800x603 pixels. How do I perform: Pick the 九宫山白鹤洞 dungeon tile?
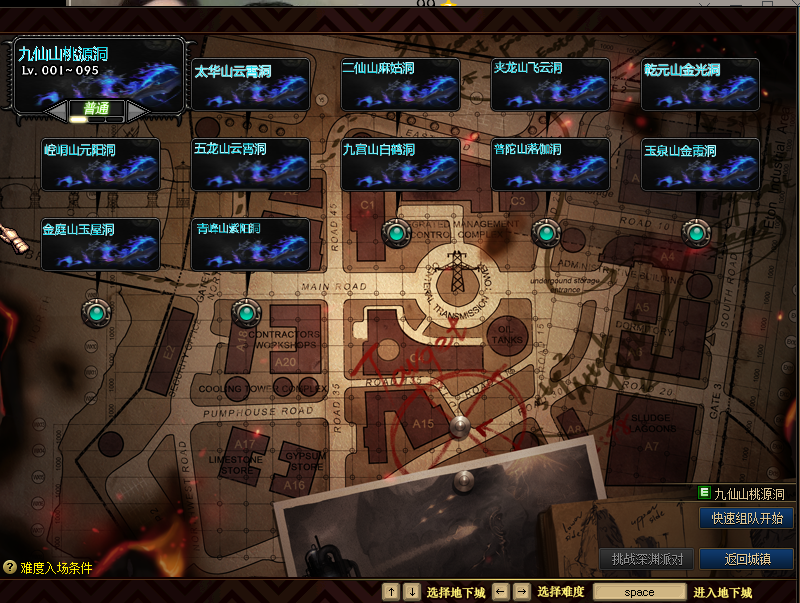point(400,164)
